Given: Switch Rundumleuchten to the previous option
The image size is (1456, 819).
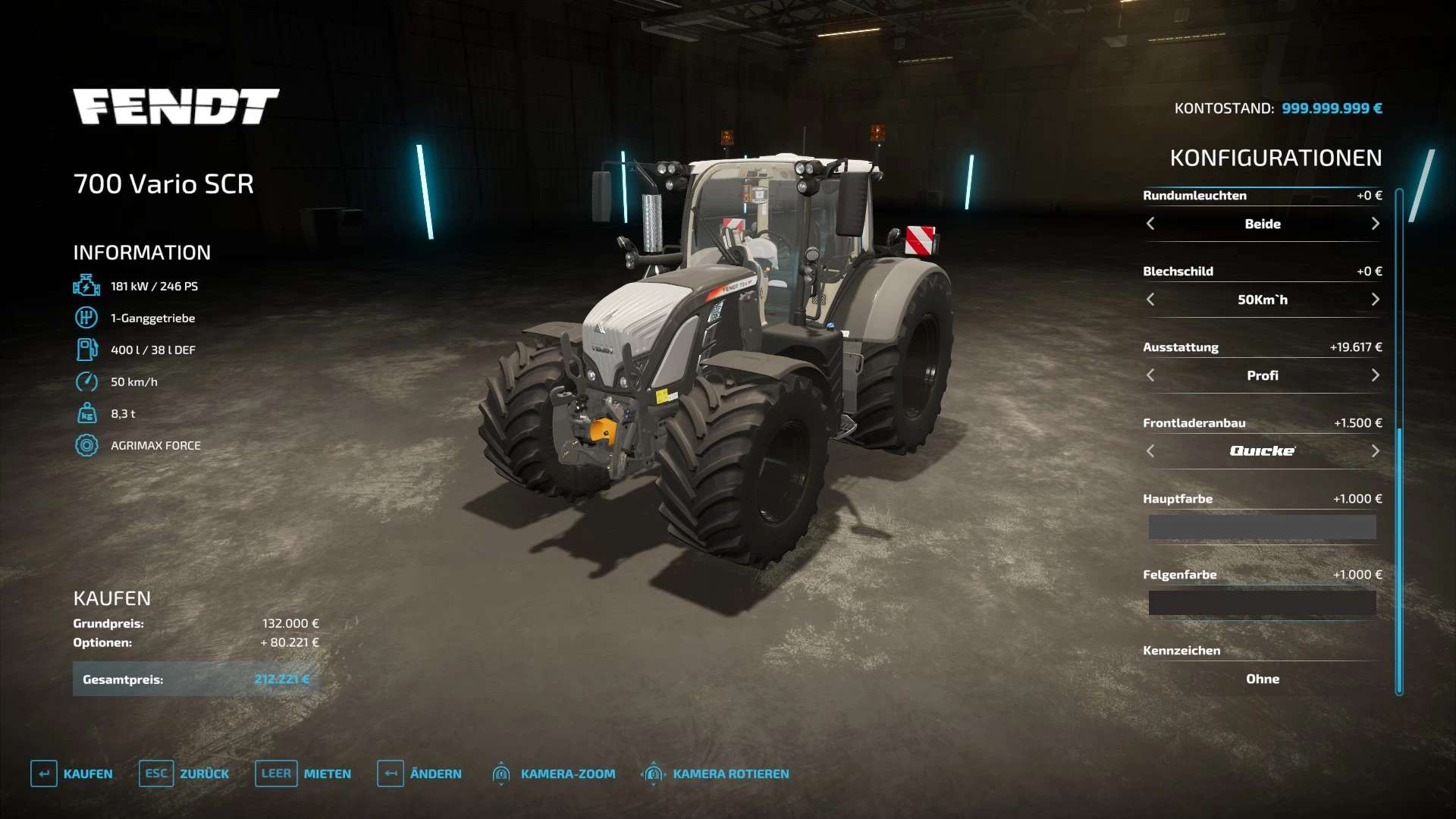Looking at the screenshot, I should (x=1150, y=224).
